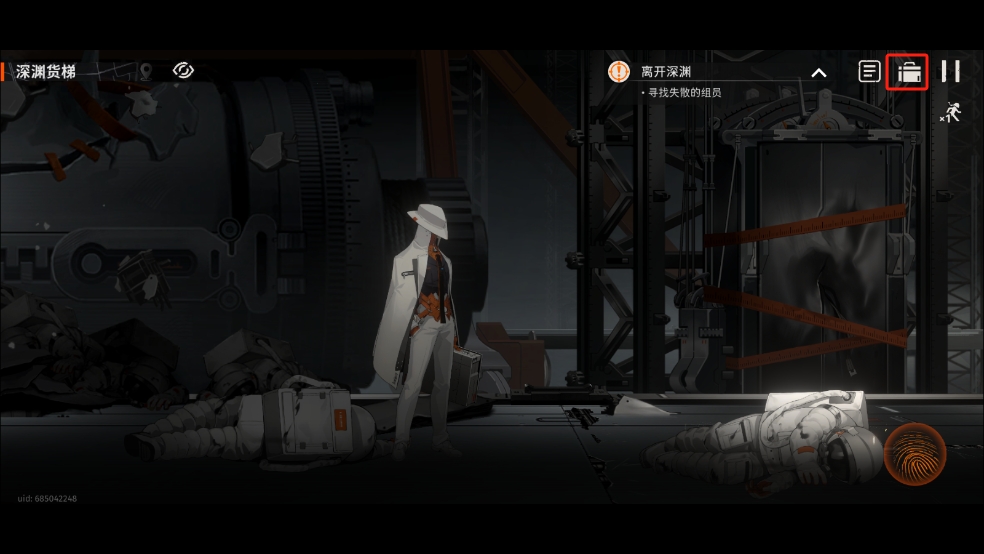Select the 离开深渊 quest target icon
This screenshot has height=554, width=984.
point(619,71)
